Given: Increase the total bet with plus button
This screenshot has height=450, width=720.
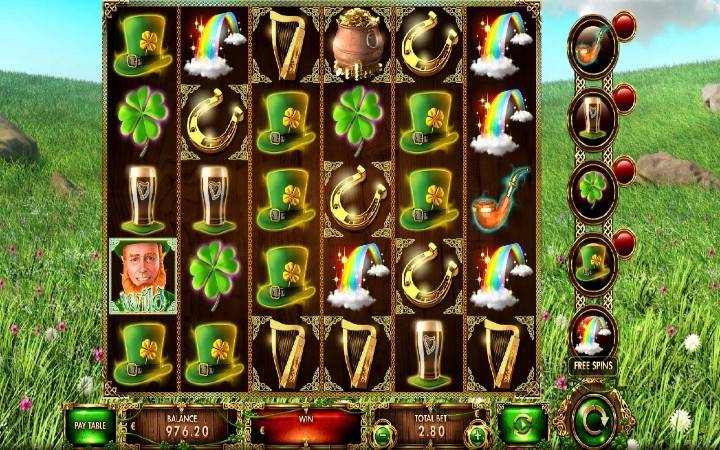Looking at the screenshot, I should pos(478,434).
